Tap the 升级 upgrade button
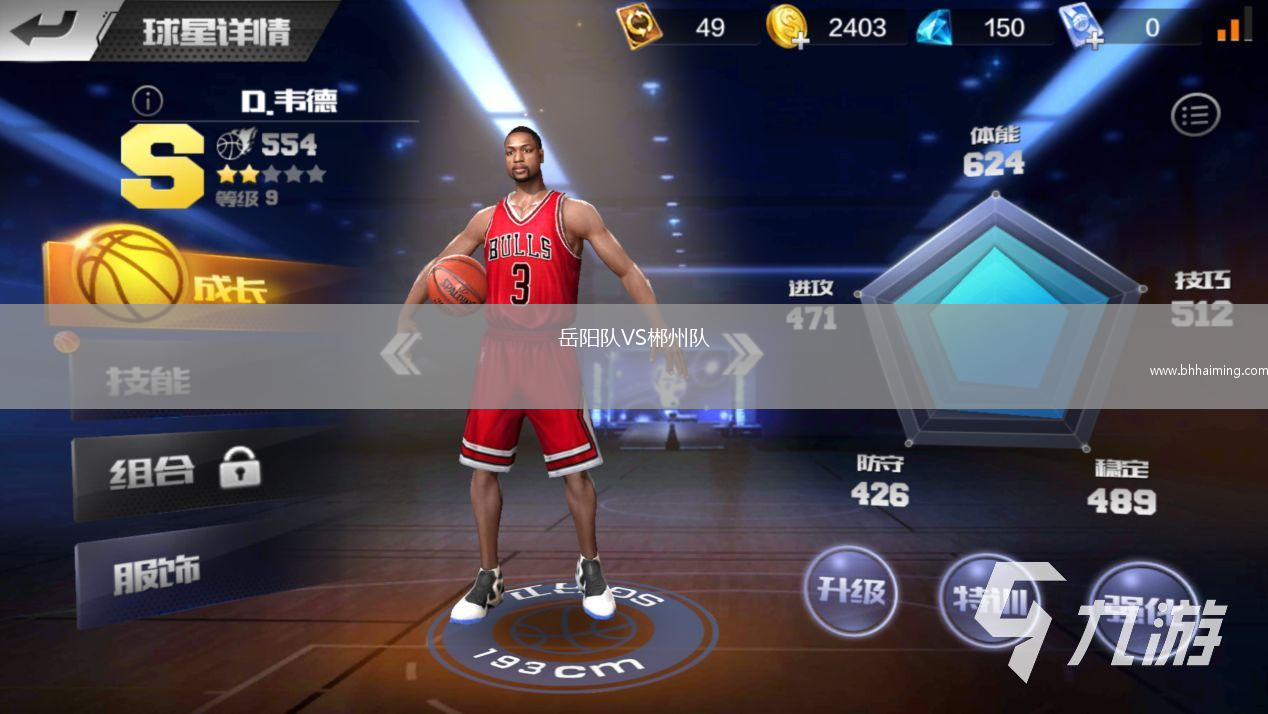 (x=851, y=591)
